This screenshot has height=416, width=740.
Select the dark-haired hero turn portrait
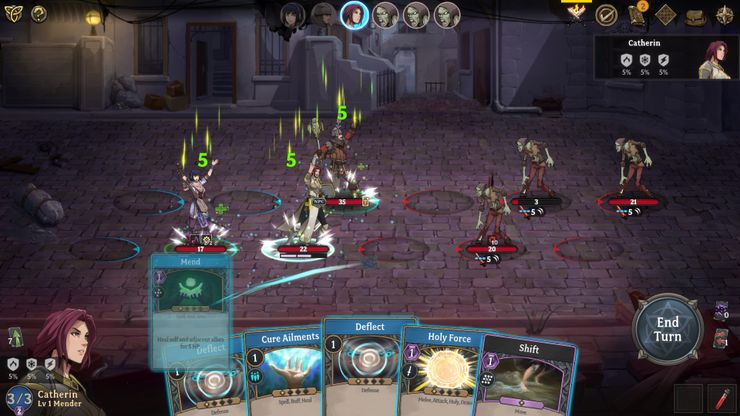292,15
